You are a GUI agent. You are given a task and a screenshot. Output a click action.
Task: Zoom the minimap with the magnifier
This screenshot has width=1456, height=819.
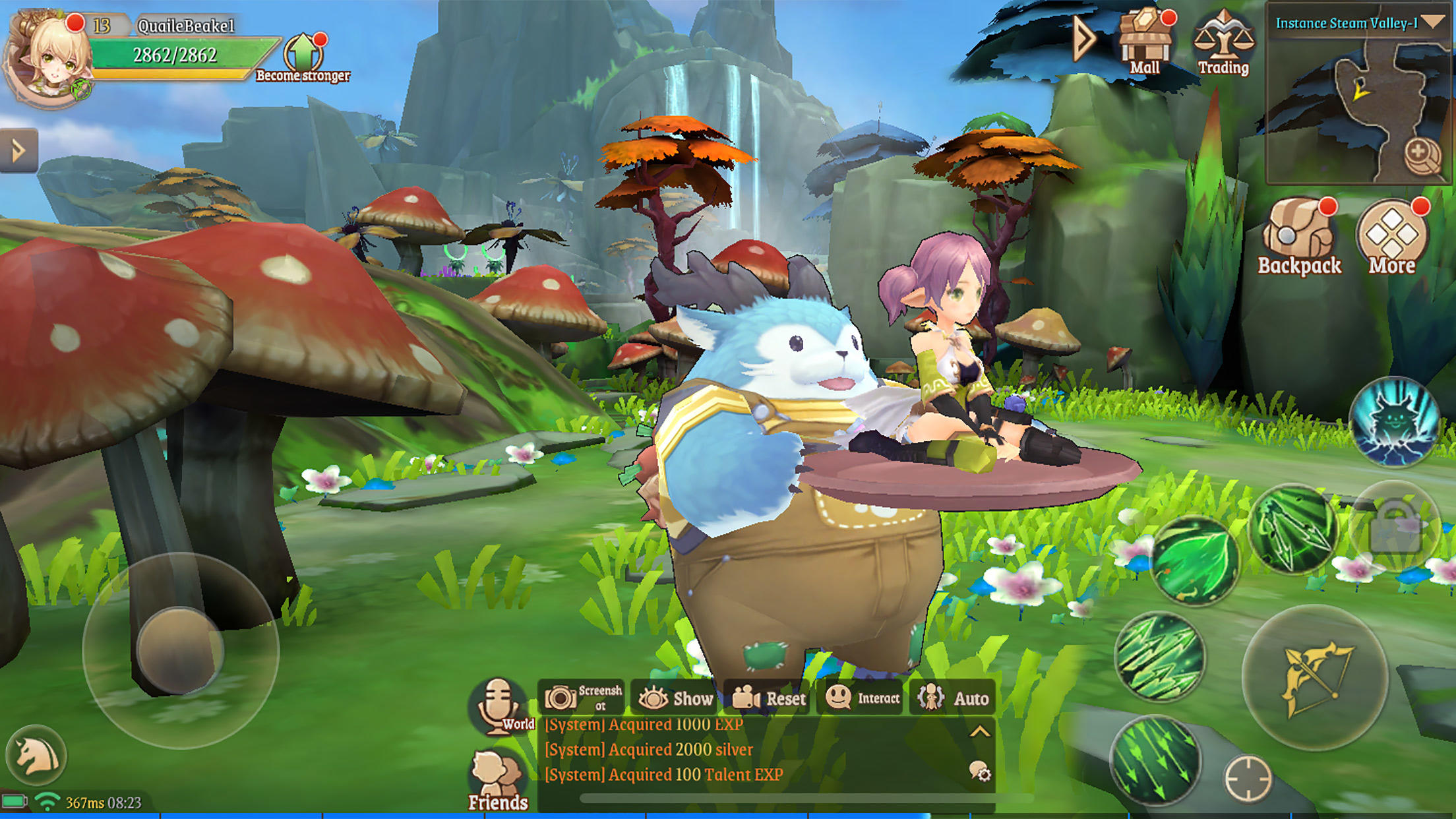click(1421, 156)
